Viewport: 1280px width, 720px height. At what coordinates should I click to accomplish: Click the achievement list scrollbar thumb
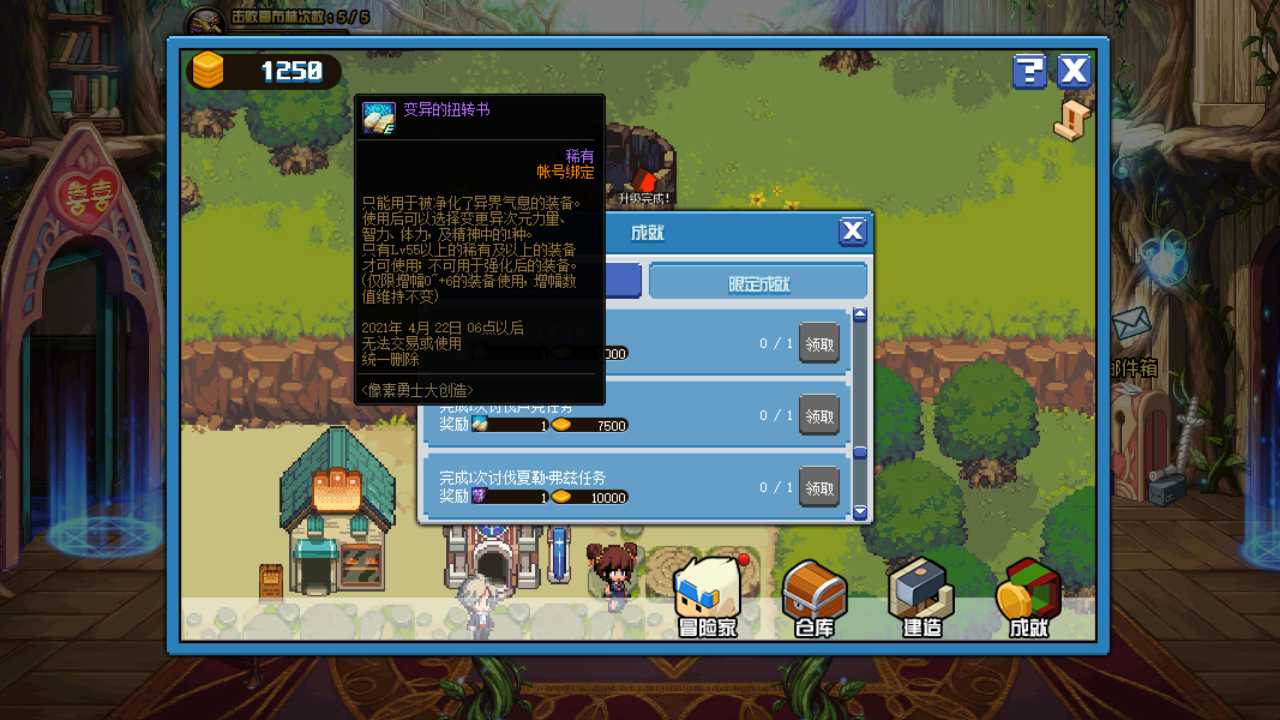[860, 453]
